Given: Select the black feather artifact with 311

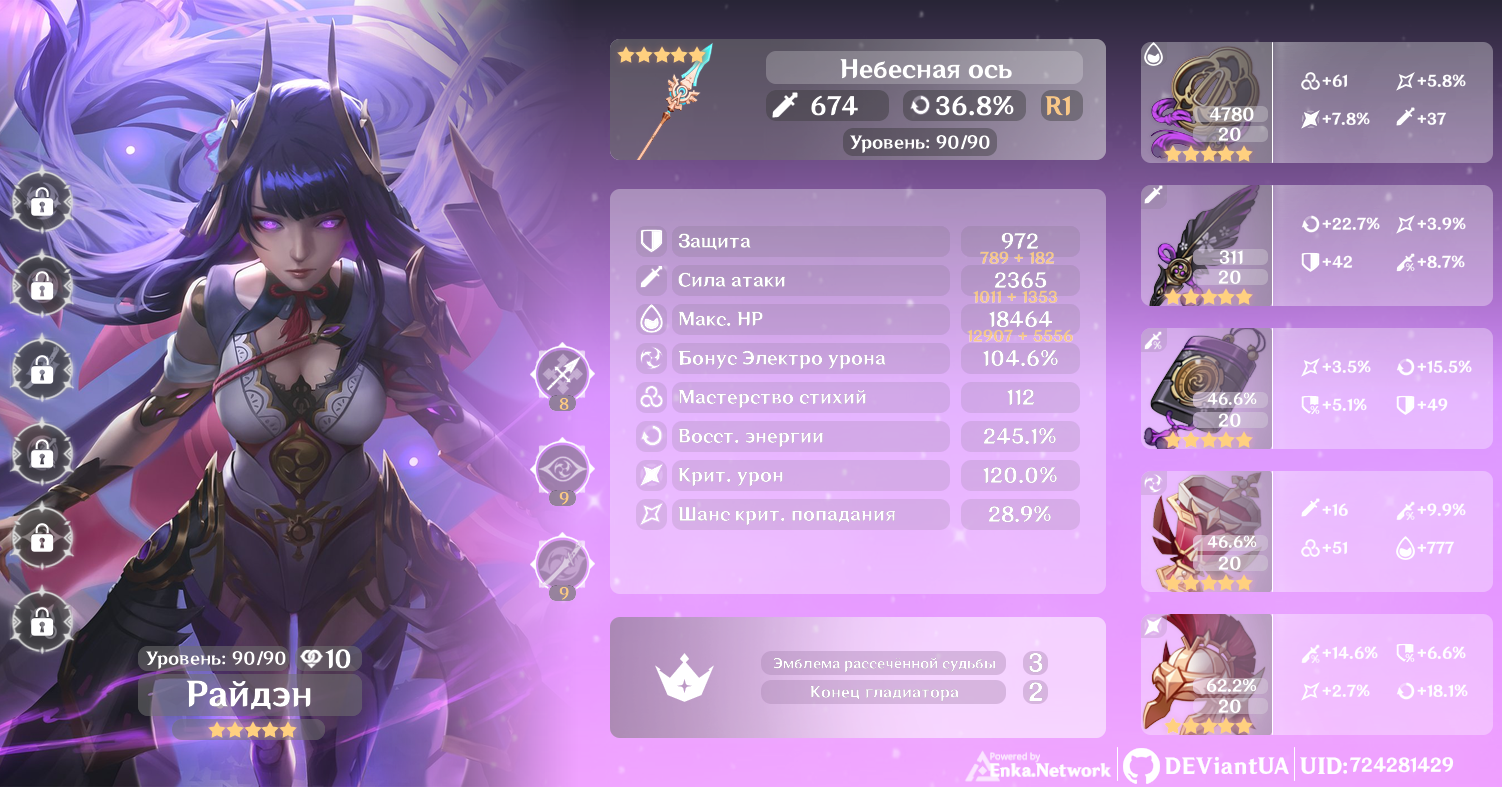Looking at the screenshot, I should pos(1206,246).
